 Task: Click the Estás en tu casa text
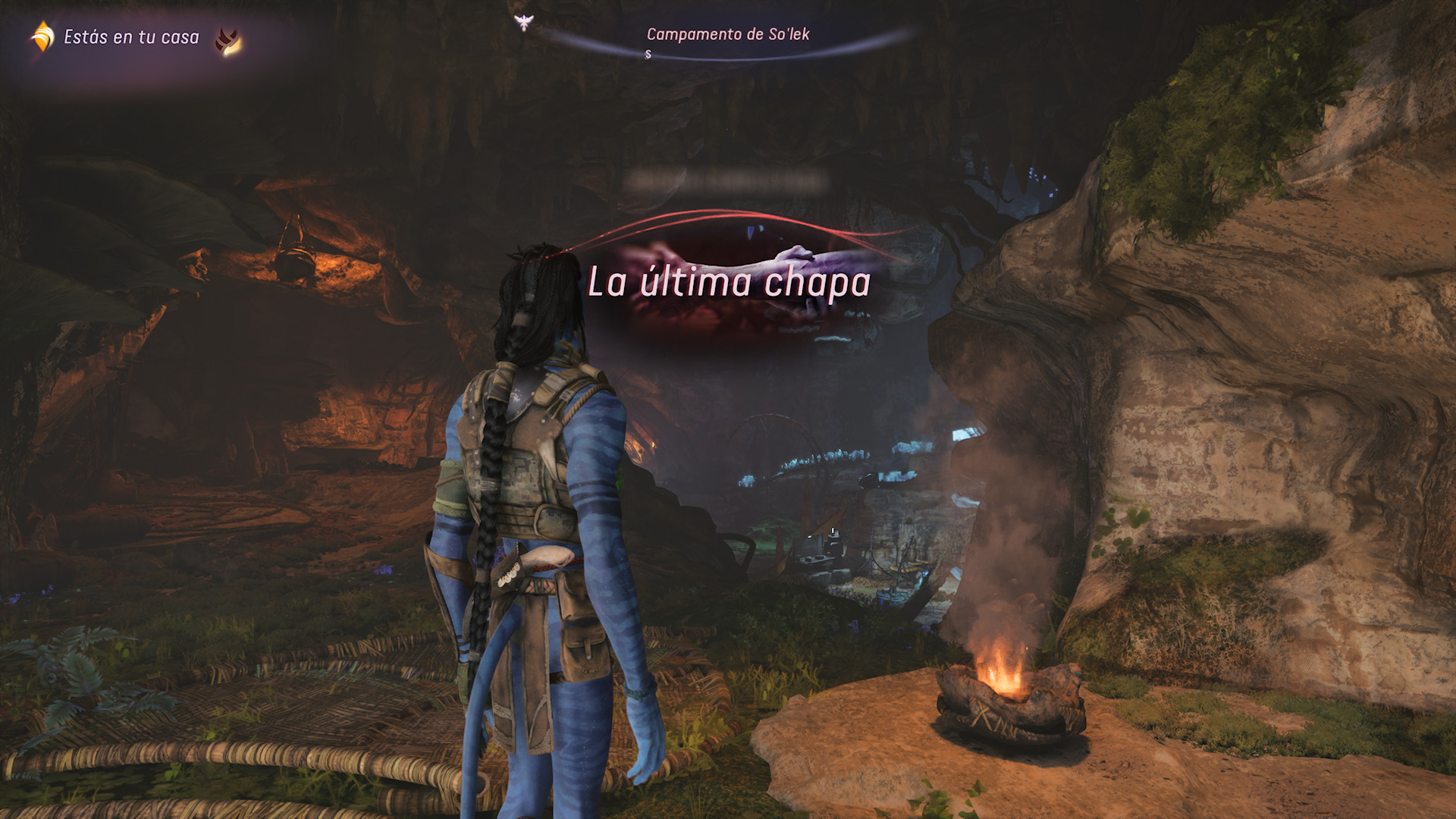coord(131,35)
